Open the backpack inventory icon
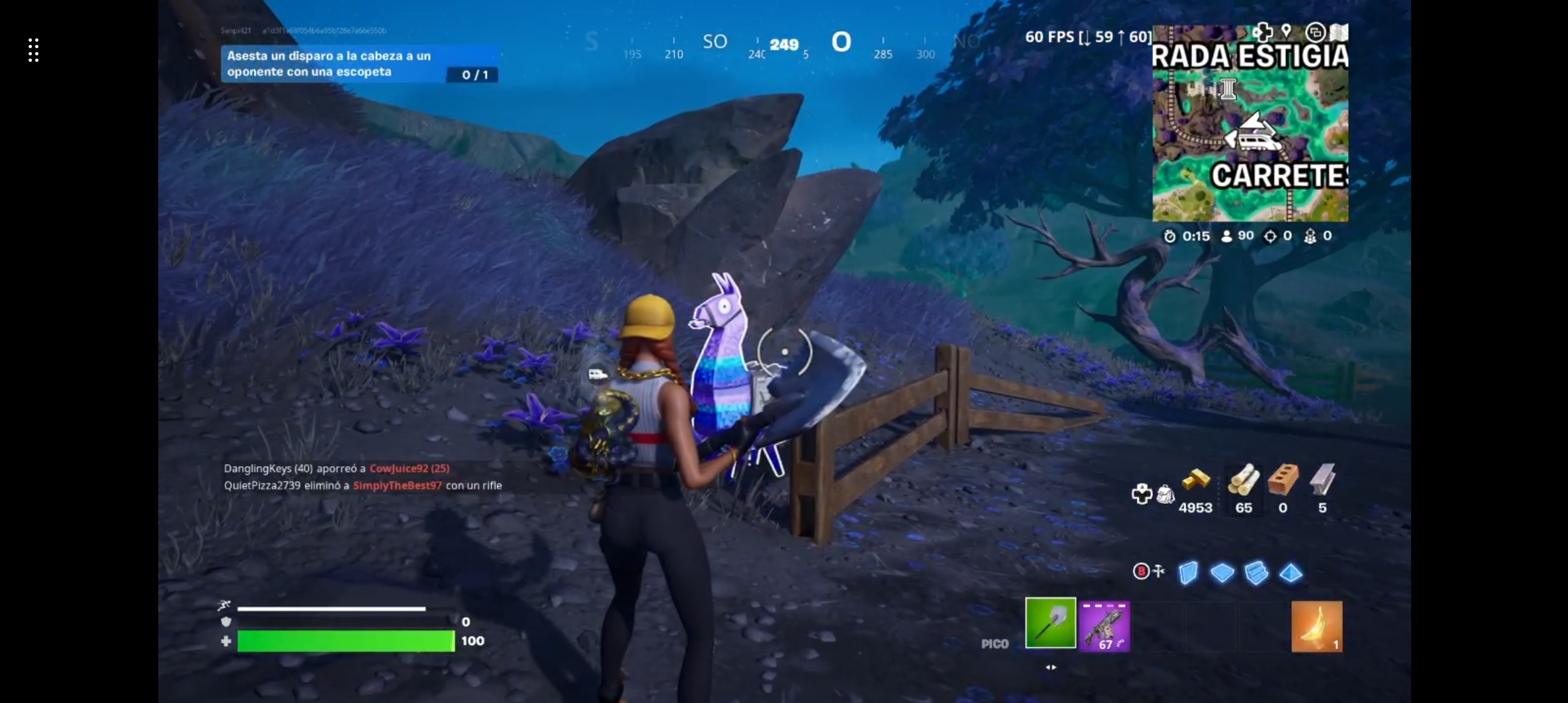Screen dimensions: 1568x703 [x=1165, y=495]
